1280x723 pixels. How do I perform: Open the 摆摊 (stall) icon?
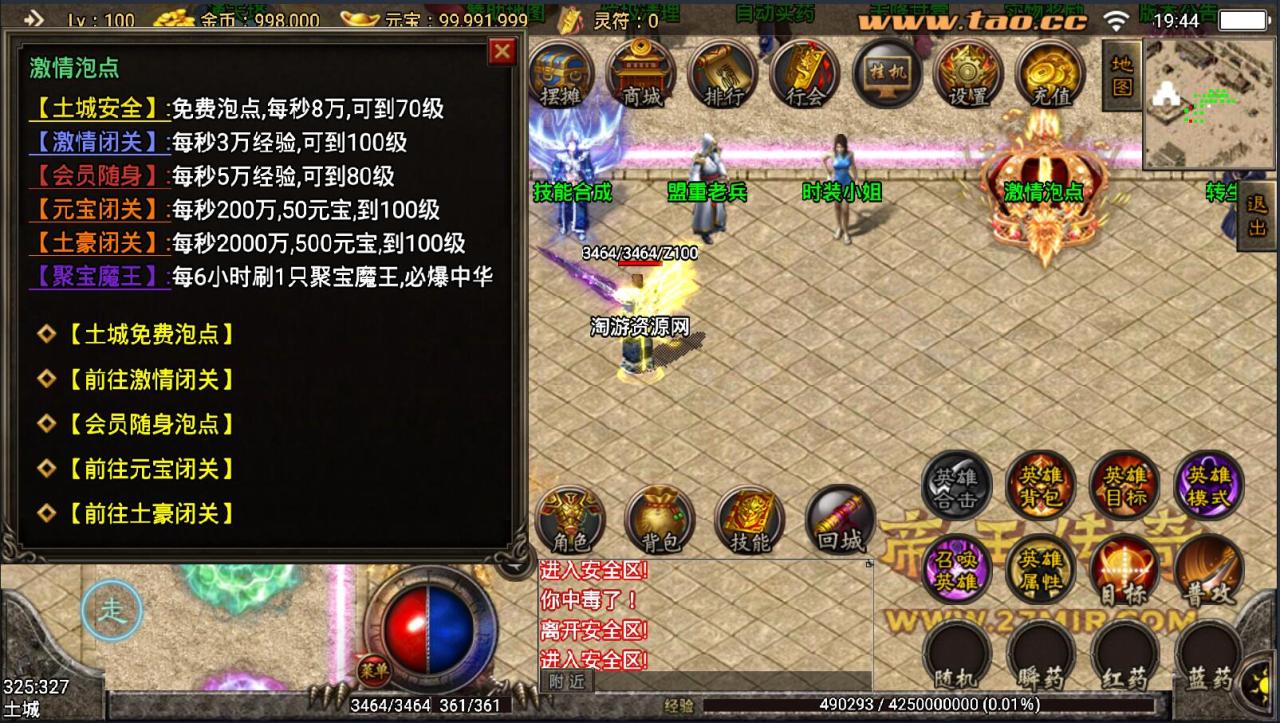(561, 75)
